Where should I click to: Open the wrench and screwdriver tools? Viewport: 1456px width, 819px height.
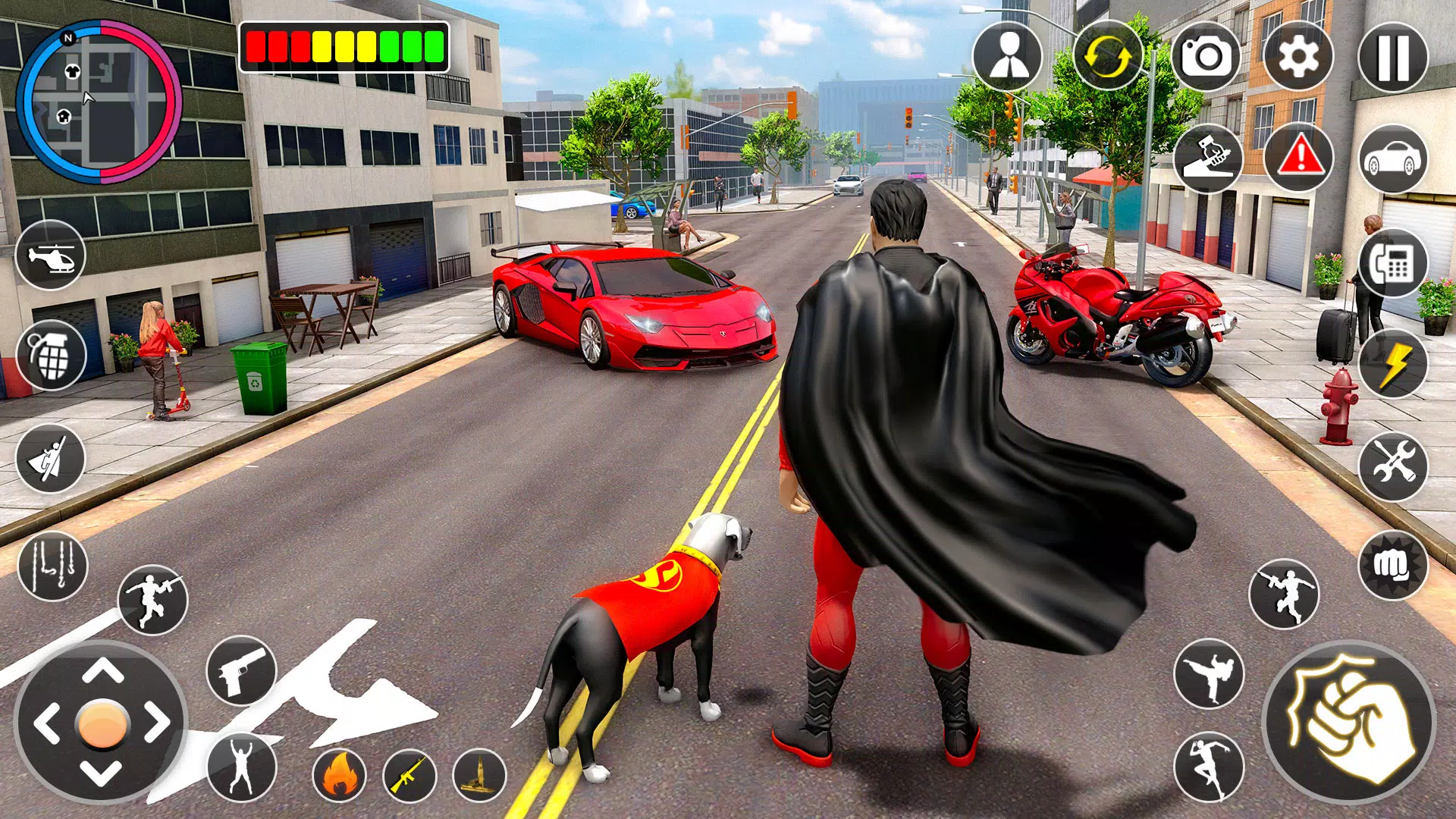[x=1393, y=465]
